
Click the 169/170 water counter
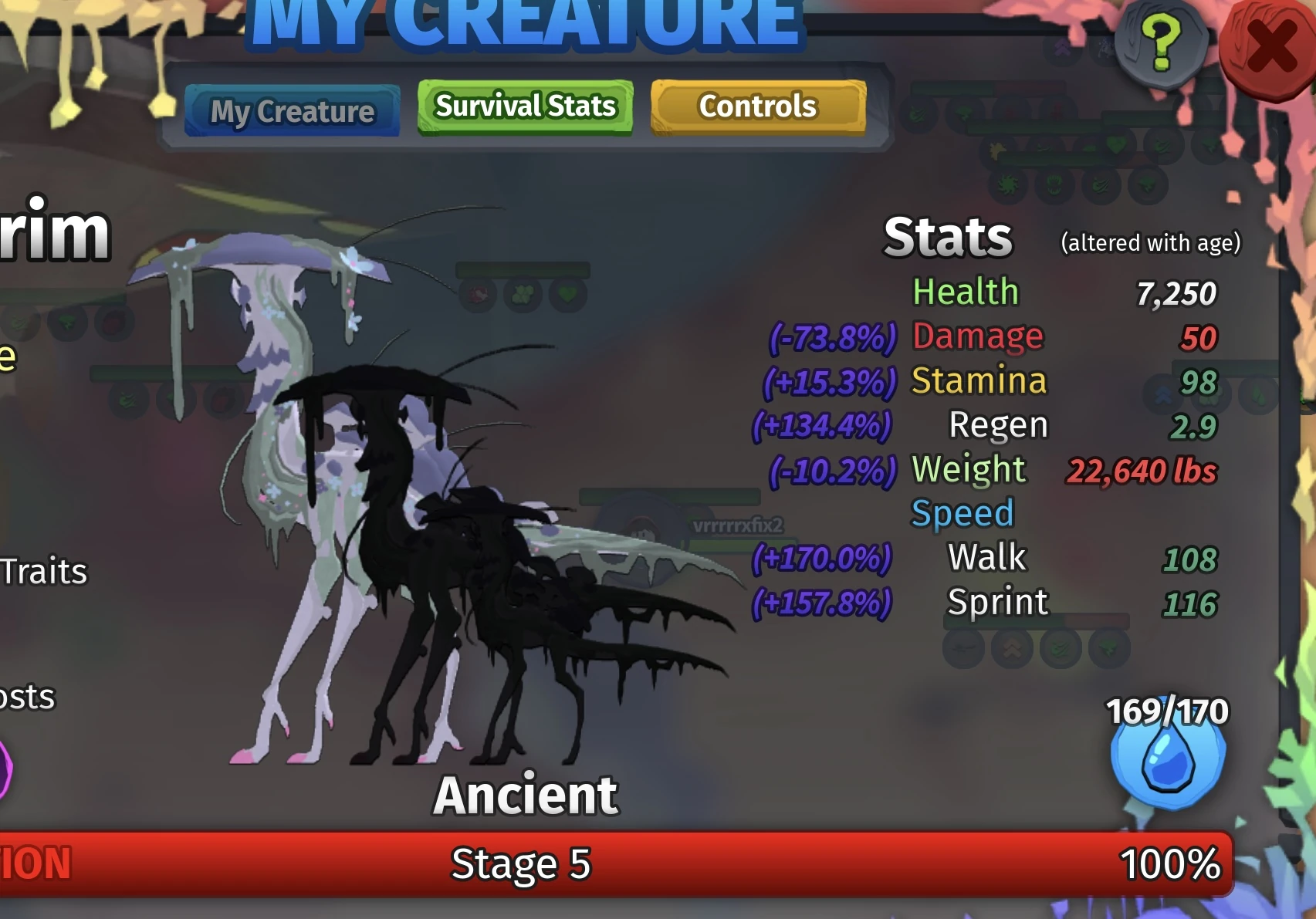click(1165, 711)
